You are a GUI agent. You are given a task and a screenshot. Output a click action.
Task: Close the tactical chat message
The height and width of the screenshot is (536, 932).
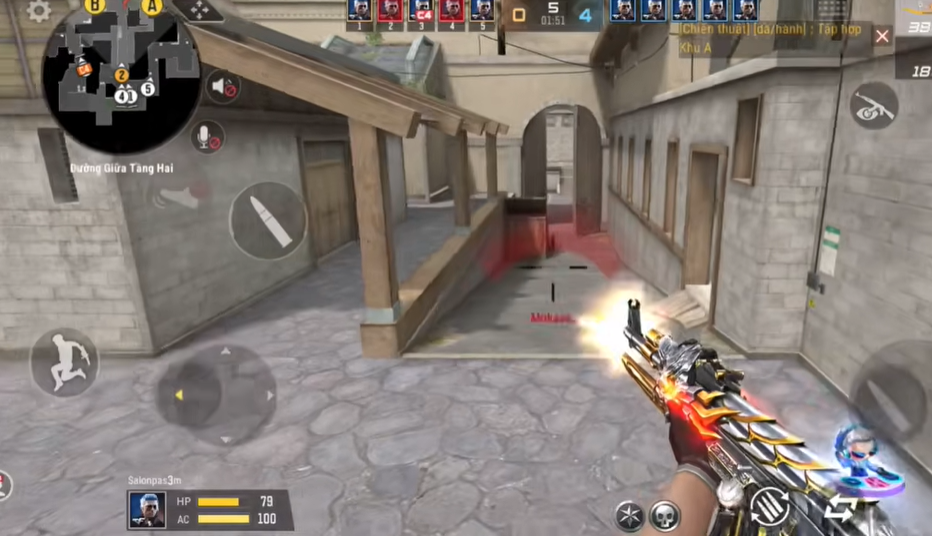click(x=882, y=36)
